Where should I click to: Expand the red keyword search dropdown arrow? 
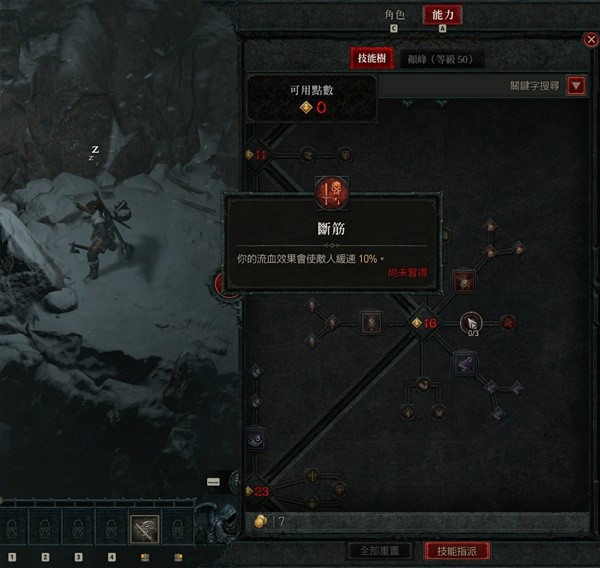pos(576,86)
